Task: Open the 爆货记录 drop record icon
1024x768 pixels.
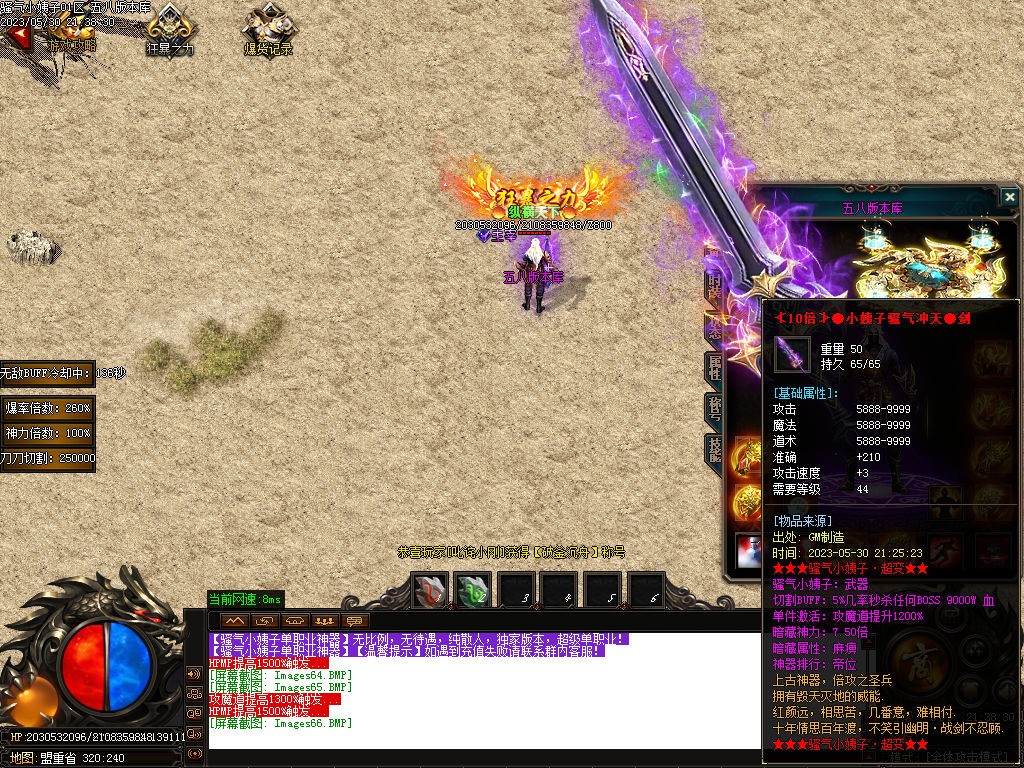Action: tap(267, 30)
